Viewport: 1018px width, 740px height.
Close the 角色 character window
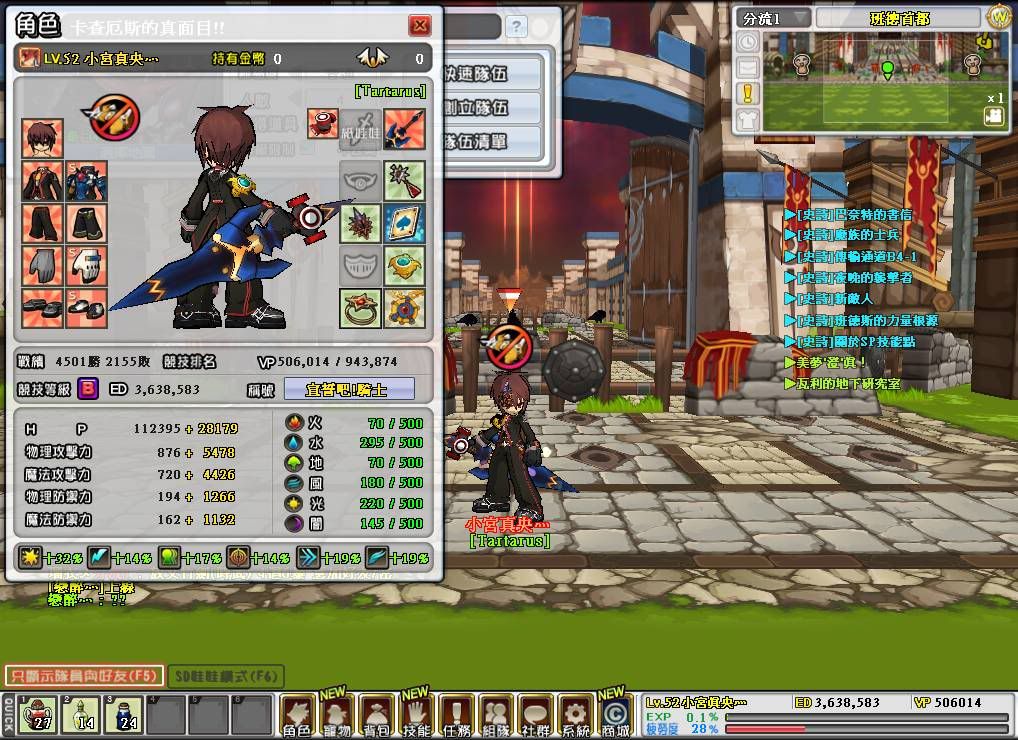[x=419, y=27]
